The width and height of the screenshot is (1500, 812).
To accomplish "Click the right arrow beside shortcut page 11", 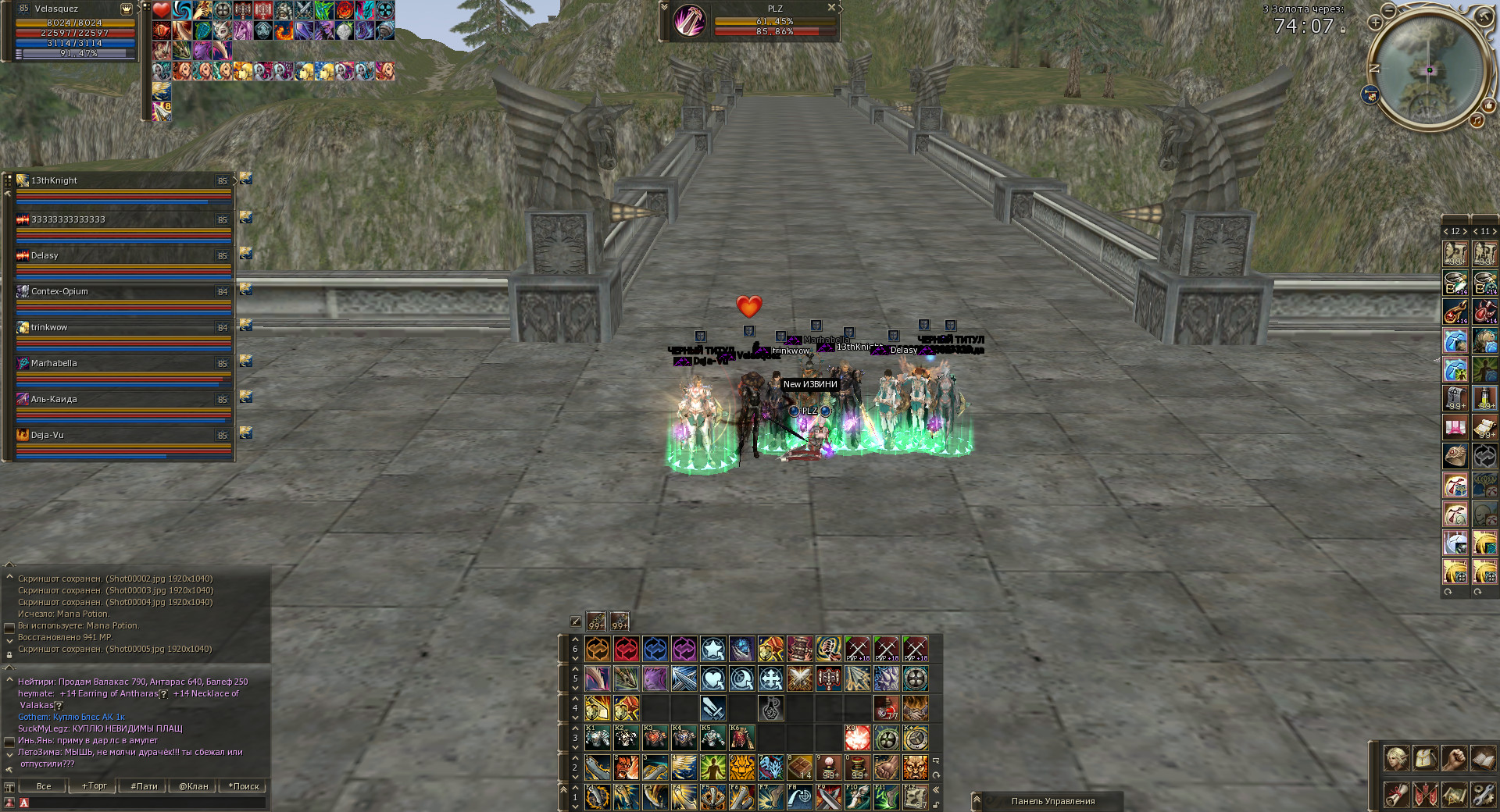I will tap(1495, 232).
